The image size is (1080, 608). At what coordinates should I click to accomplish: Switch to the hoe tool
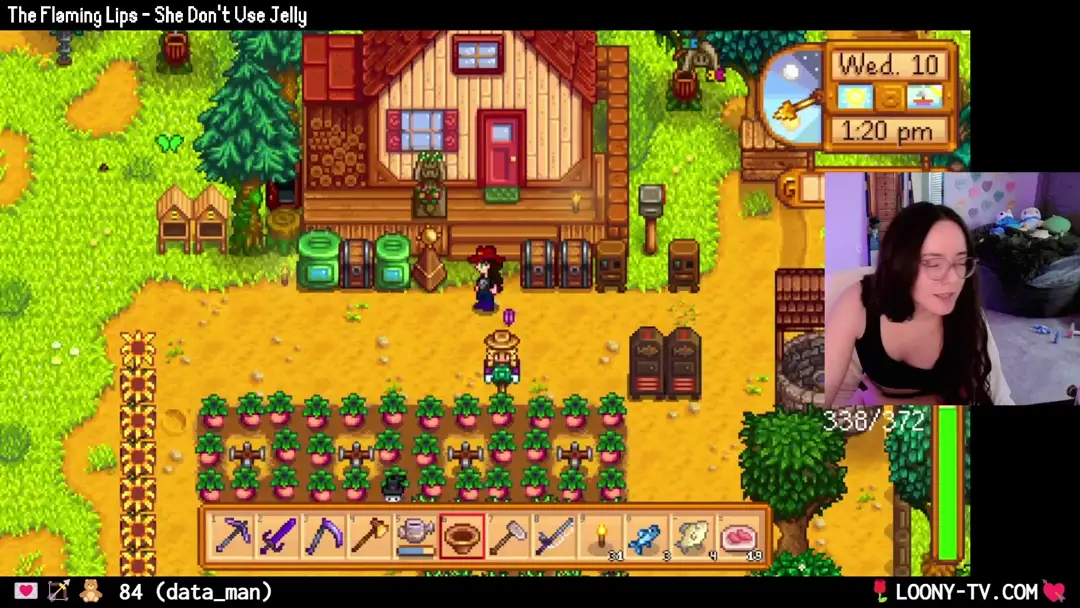508,537
